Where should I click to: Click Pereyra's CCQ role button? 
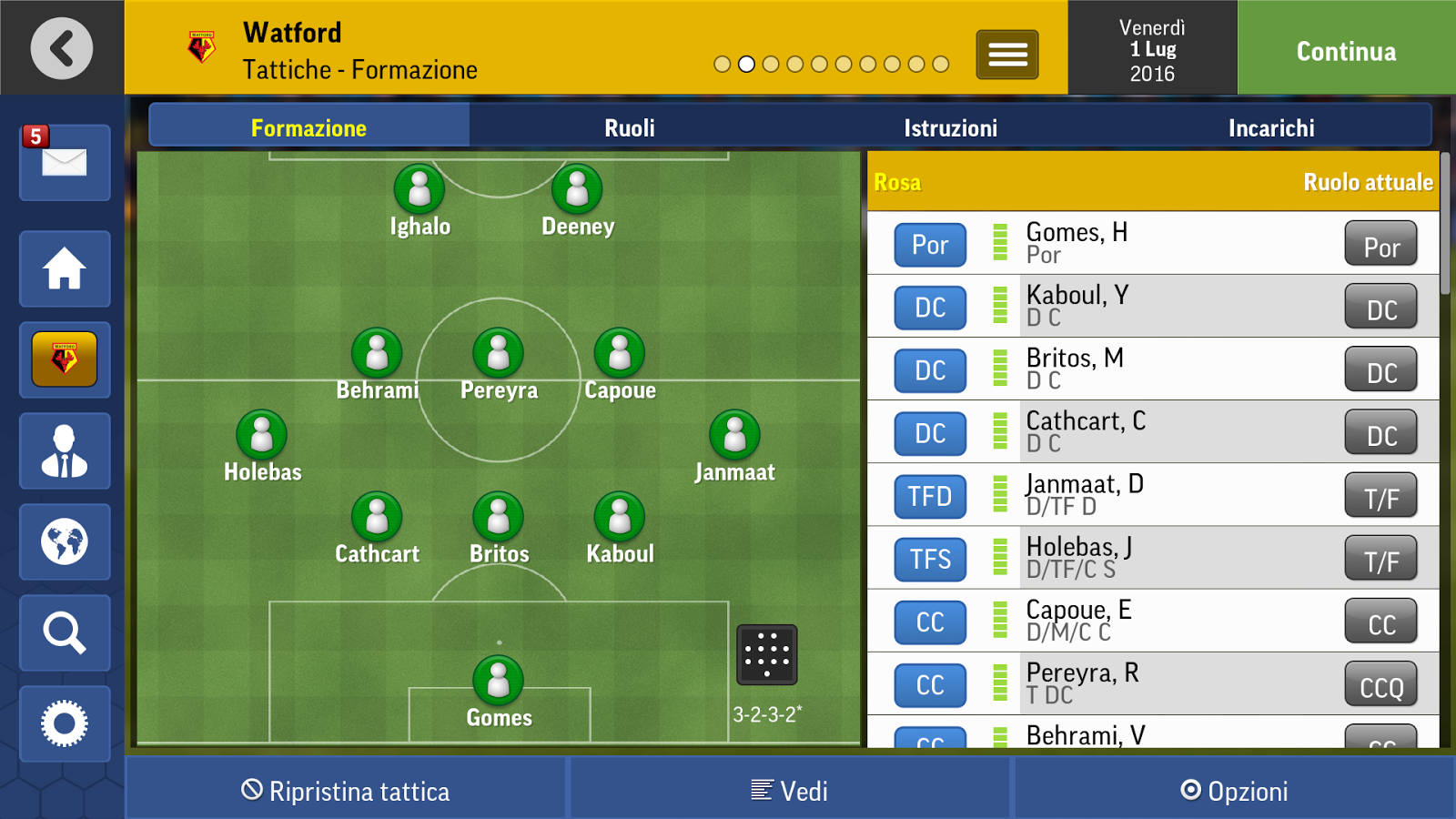click(x=1380, y=685)
